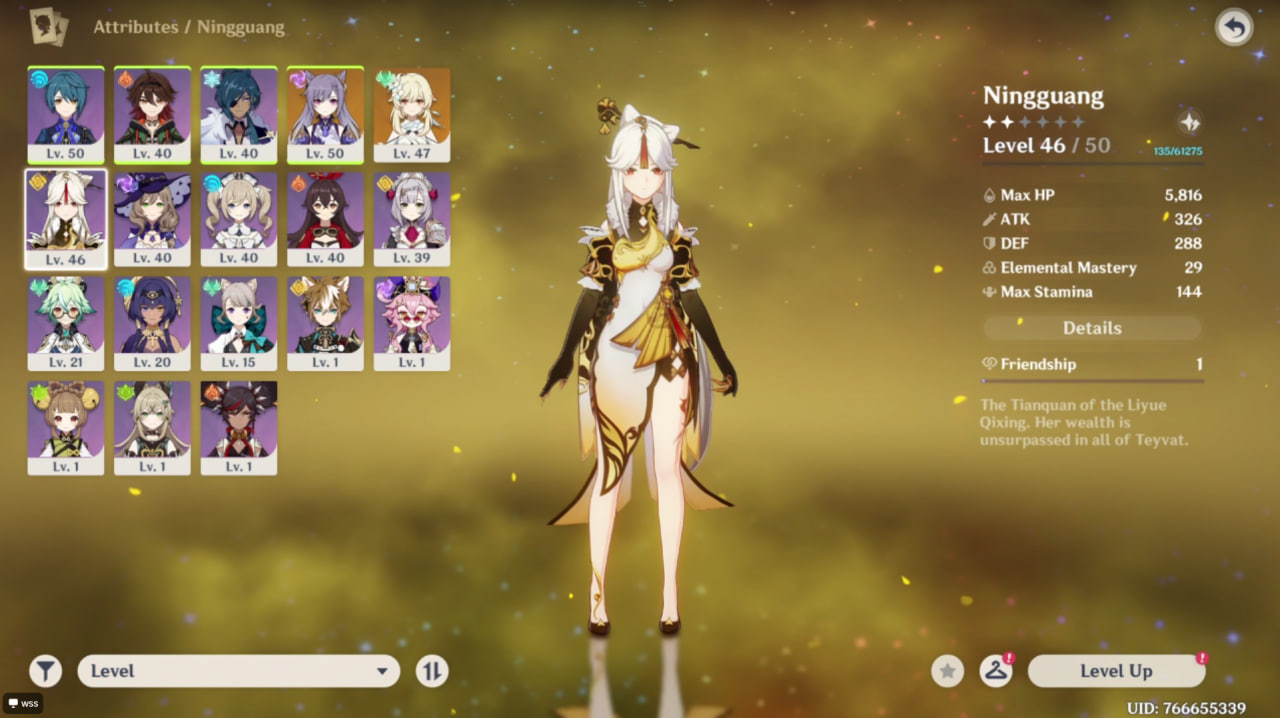1280x718 pixels.
Task: Toggle the star favorite button
Action: coord(947,671)
